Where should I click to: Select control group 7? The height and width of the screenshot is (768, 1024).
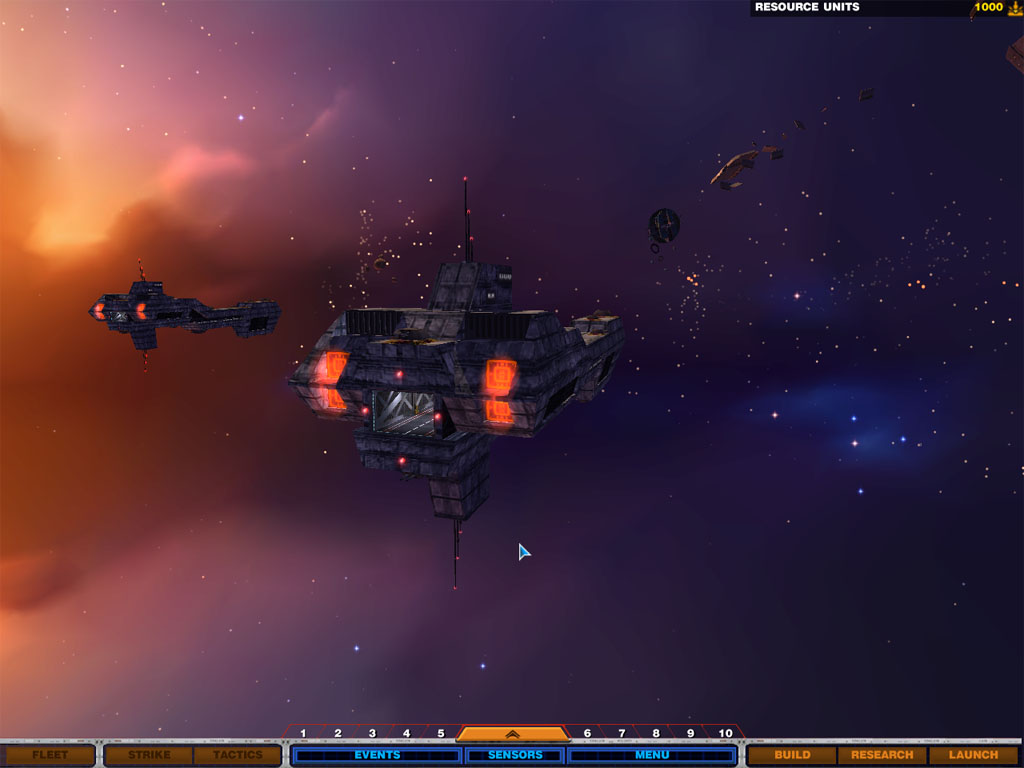coord(621,734)
